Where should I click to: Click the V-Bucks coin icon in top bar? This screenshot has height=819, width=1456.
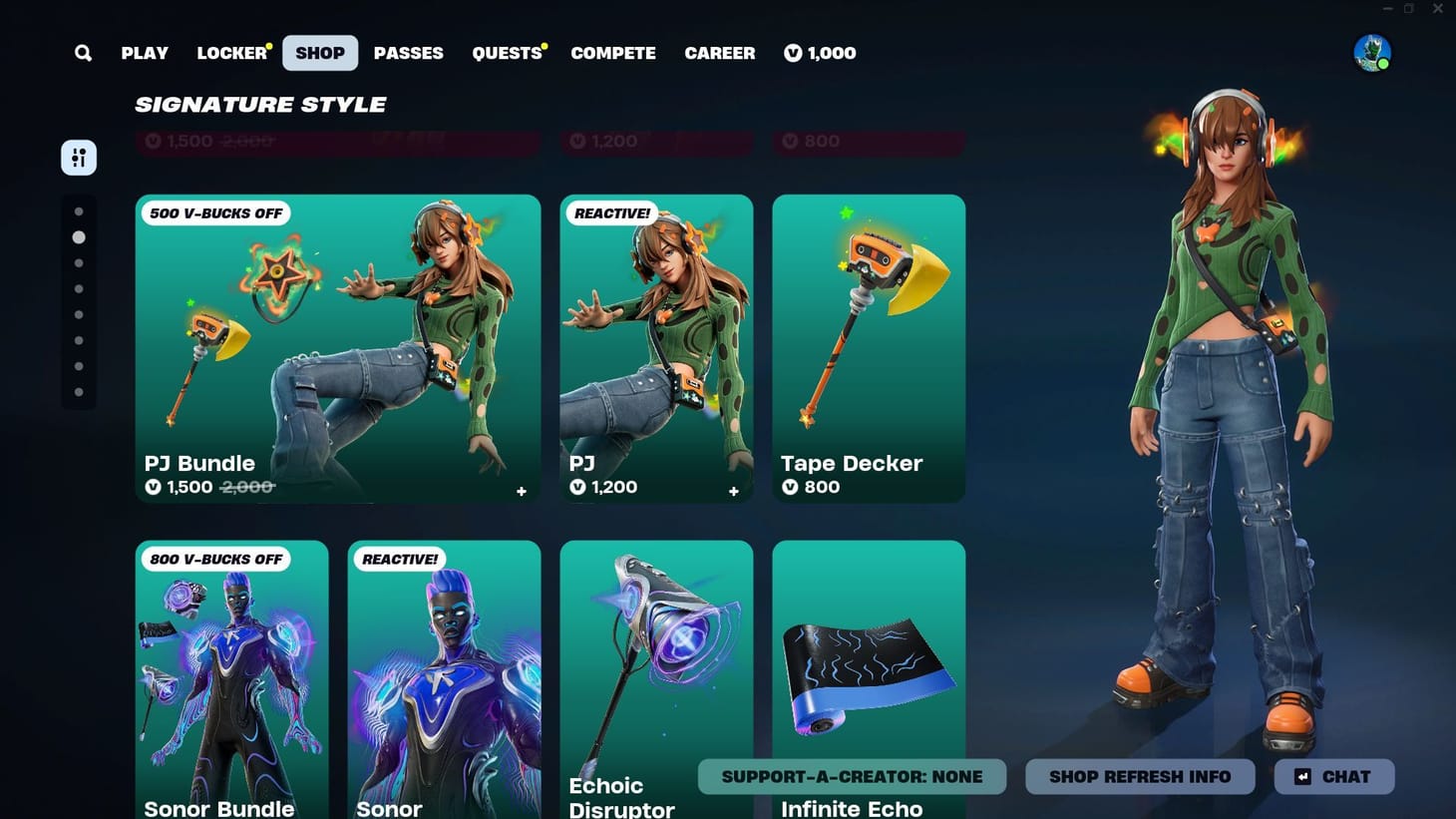792,53
